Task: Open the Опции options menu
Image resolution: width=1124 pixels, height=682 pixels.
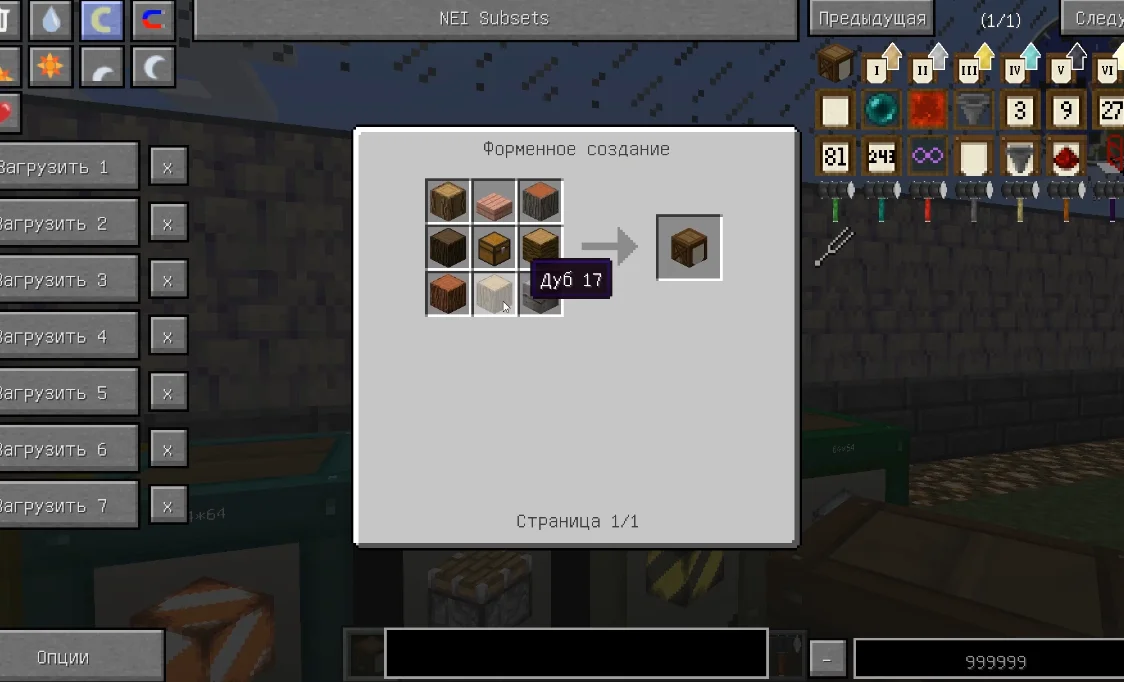Action: (x=78, y=657)
